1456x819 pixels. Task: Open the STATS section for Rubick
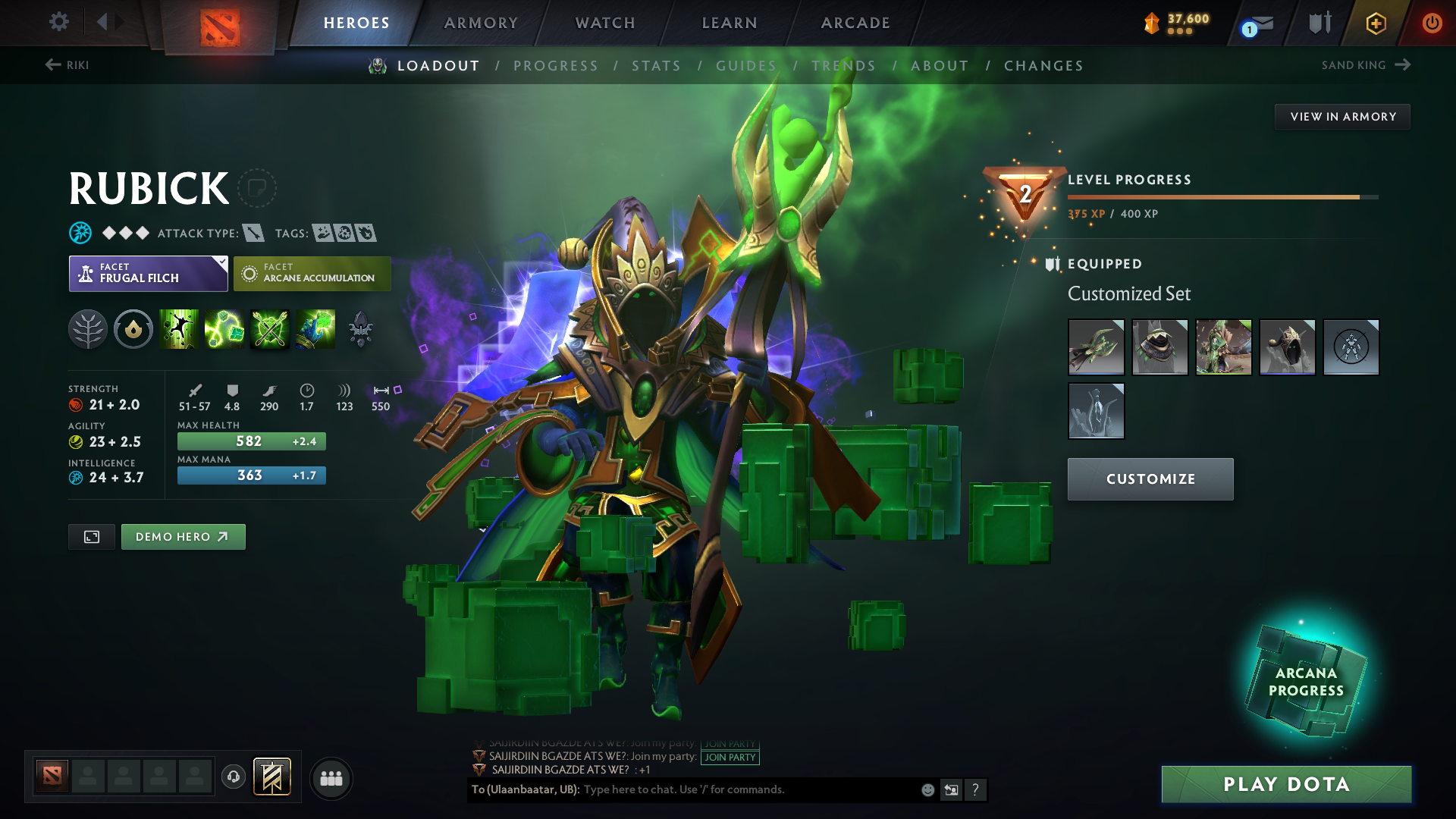tap(657, 66)
